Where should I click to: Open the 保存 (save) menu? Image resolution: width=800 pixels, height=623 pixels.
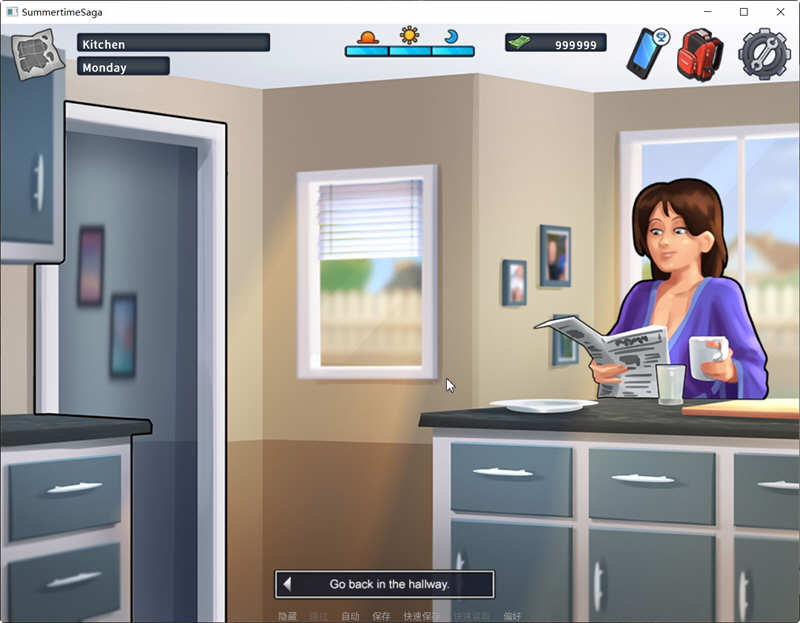tap(381, 616)
